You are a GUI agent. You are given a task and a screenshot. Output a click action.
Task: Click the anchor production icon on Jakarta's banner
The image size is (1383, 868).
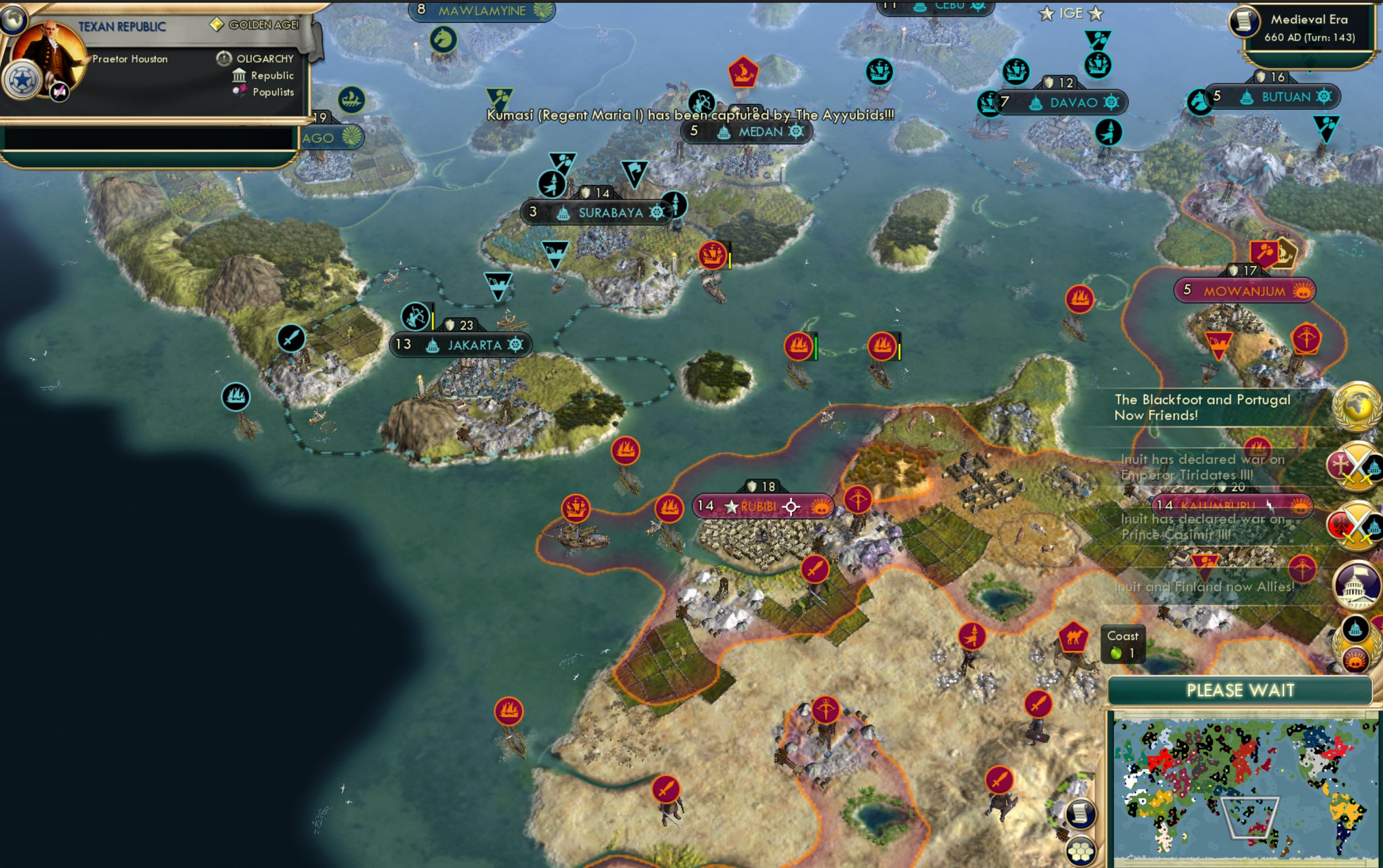click(x=516, y=345)
